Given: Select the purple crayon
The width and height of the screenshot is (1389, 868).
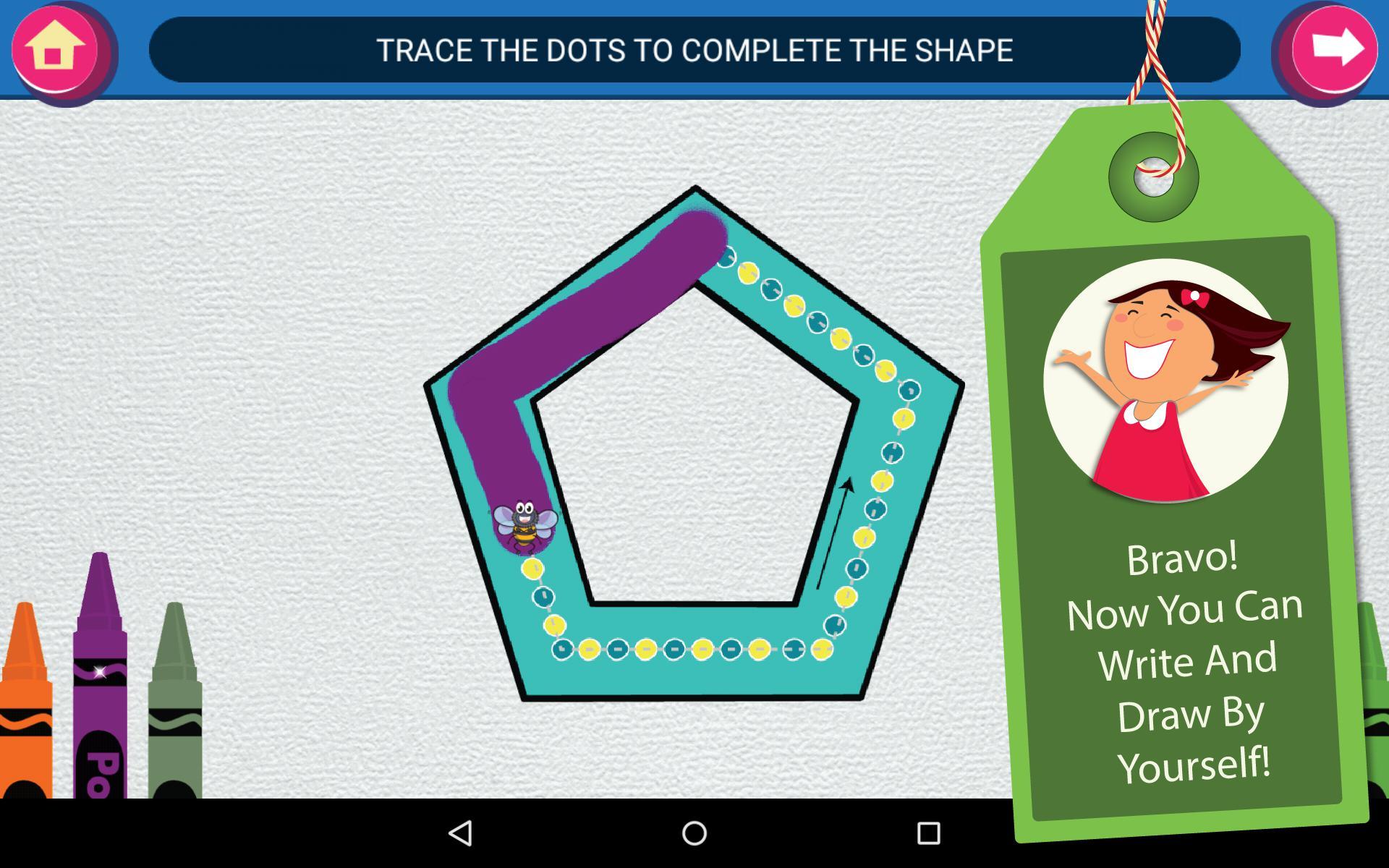Looking at the screenshot, I should click(x=101, y=716).
